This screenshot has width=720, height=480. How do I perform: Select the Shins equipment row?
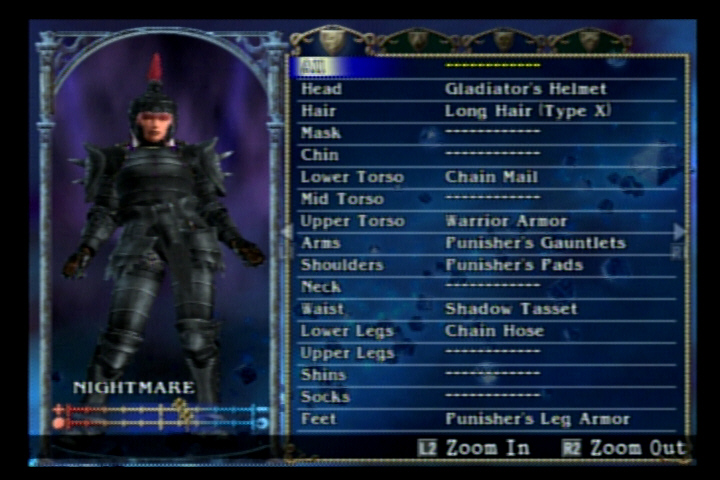(x=488, y=375)
